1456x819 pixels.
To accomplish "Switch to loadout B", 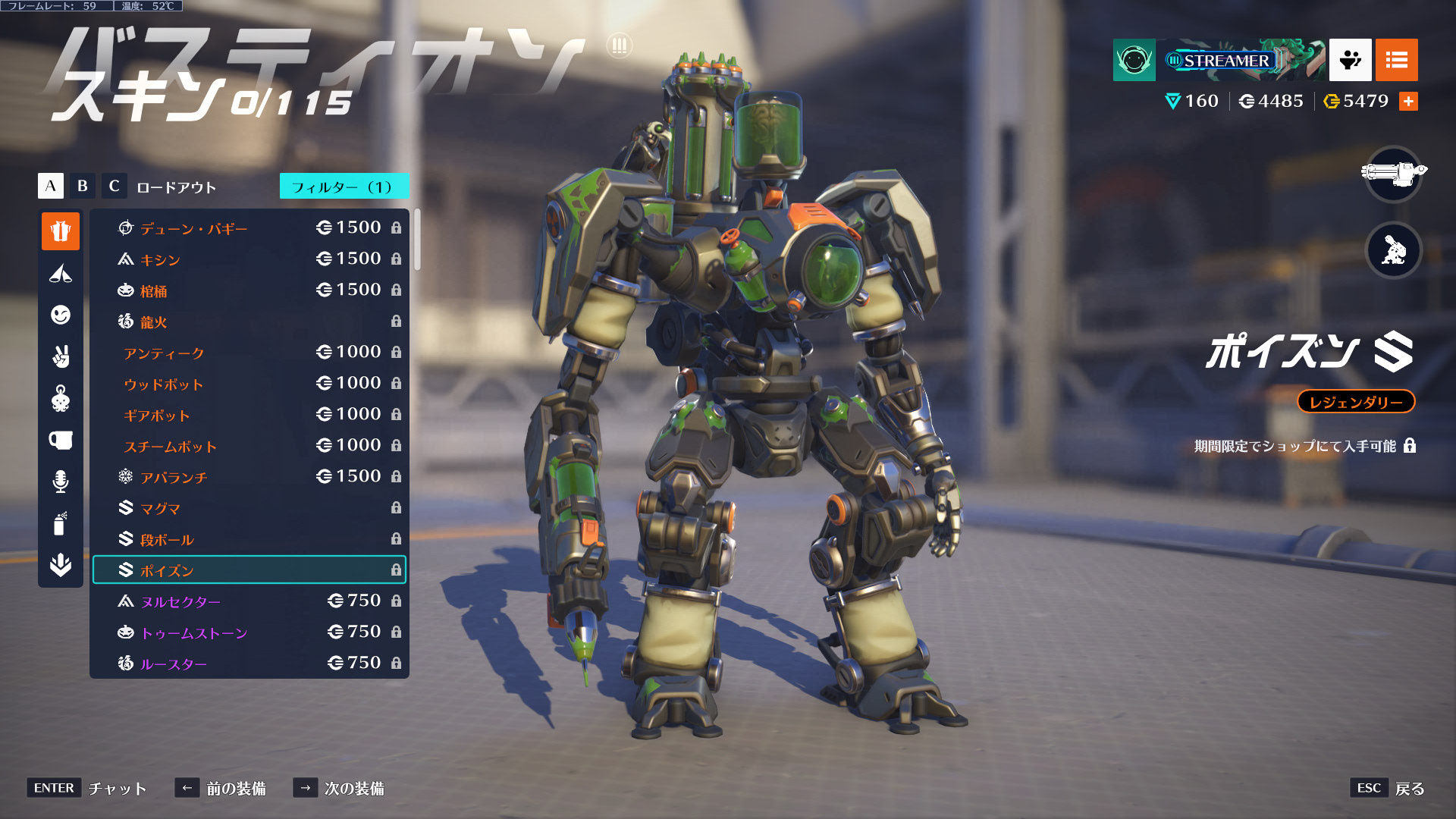I will coord(82,186).
